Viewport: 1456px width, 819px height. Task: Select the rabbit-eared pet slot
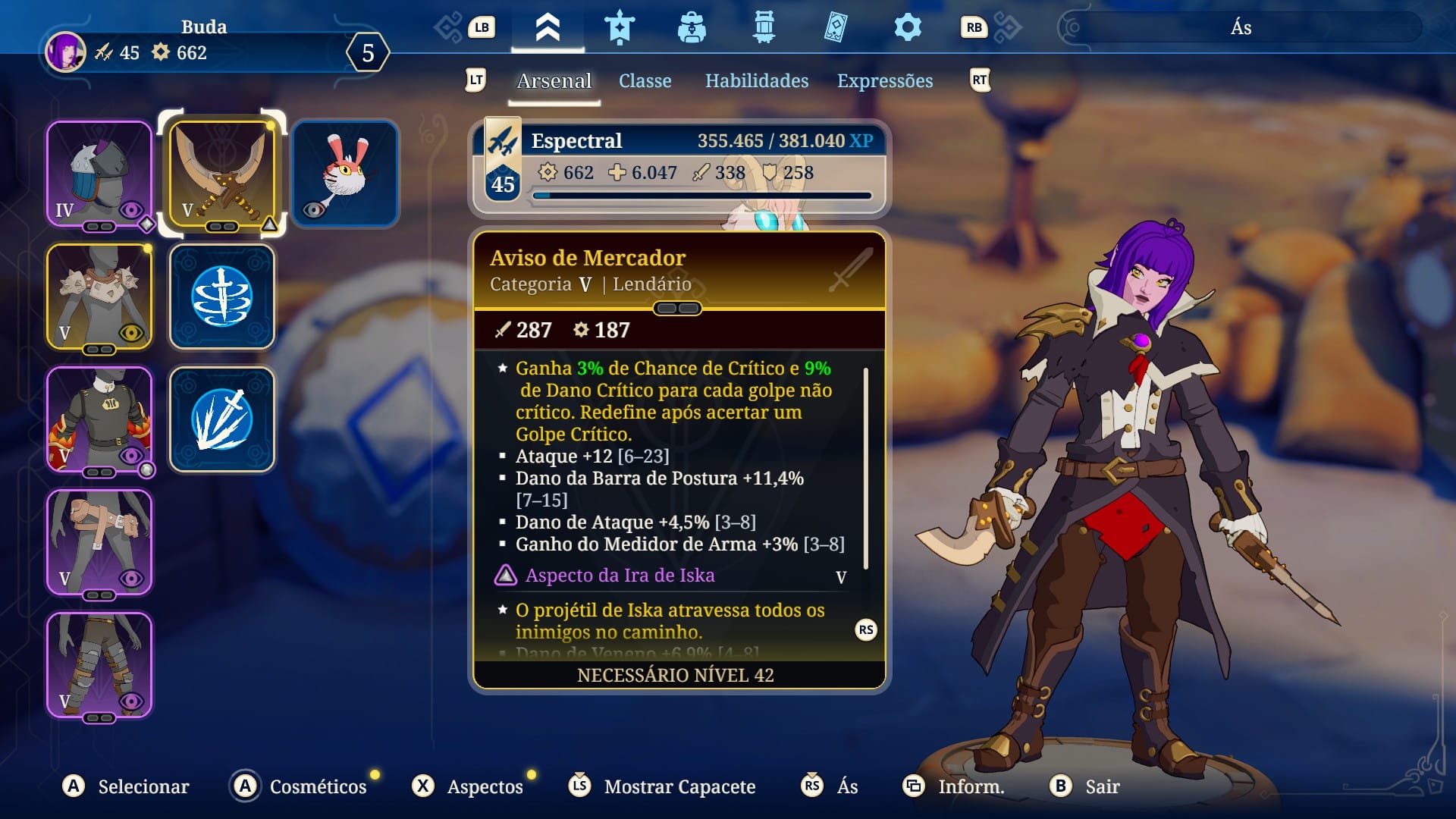pos(345,174)
